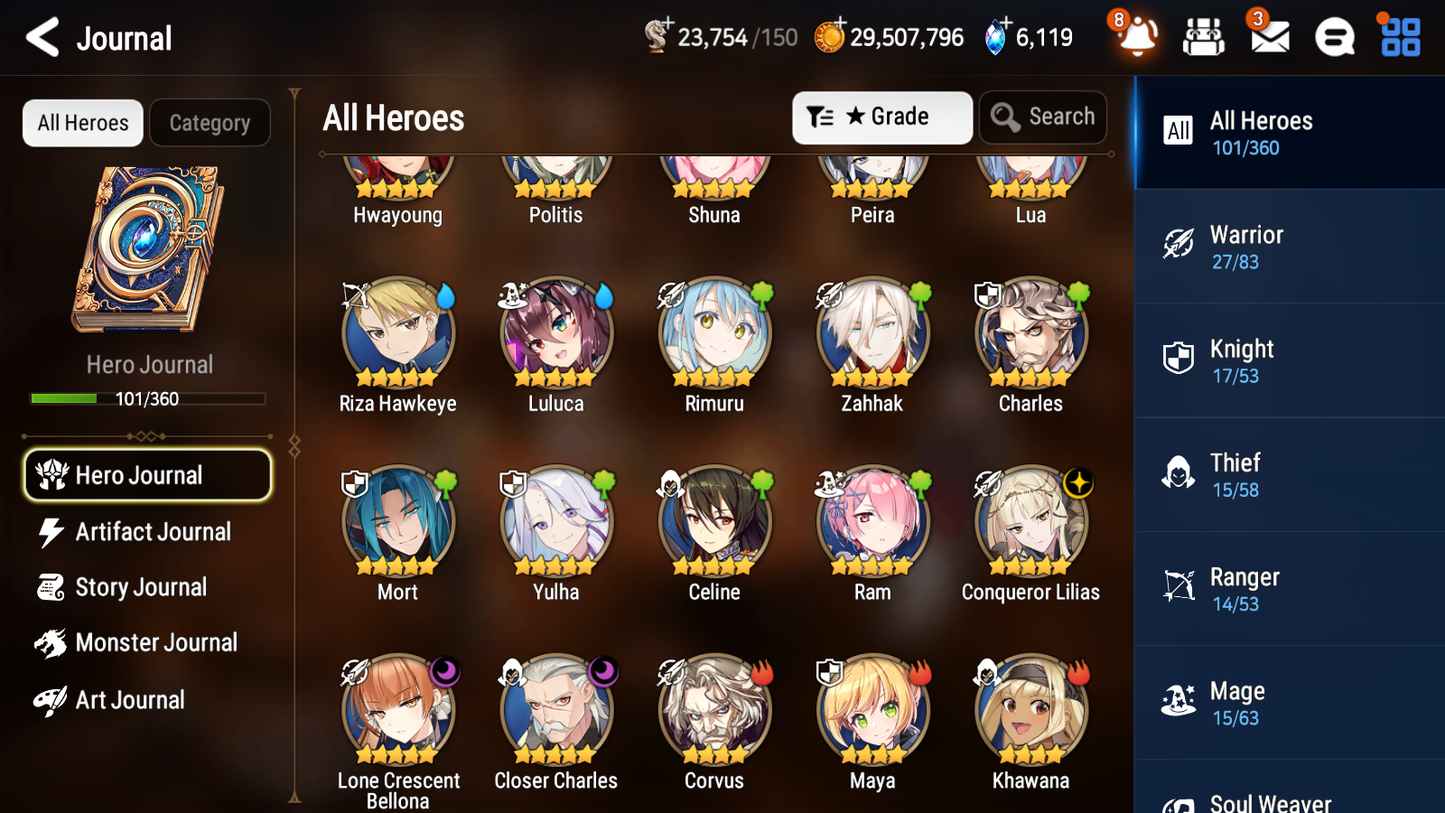Select Rimuru's hero portrait
Viewport: 1445px width, 813px height.
pos(714,330)
